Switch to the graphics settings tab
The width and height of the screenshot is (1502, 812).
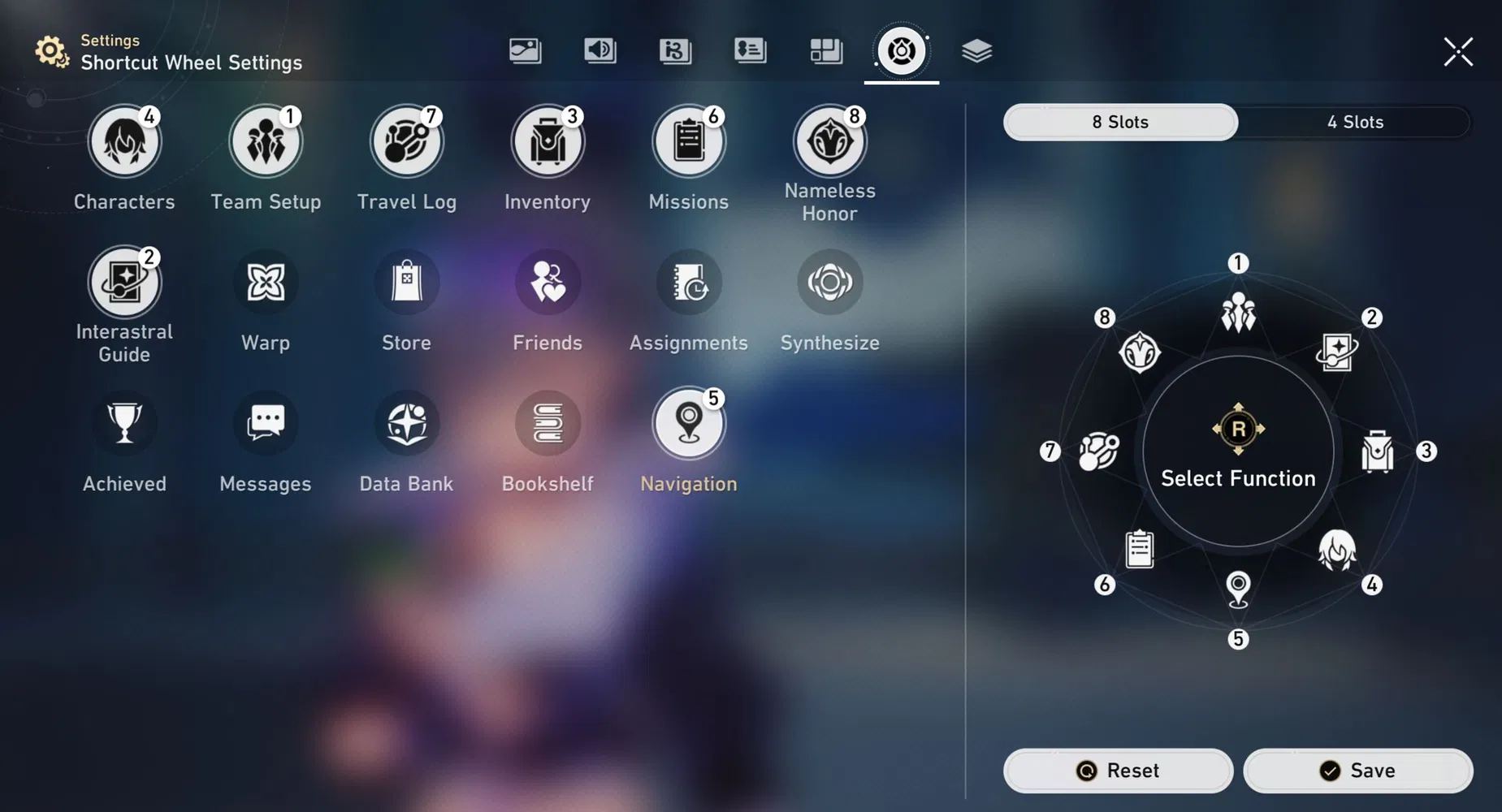point(525,50)
